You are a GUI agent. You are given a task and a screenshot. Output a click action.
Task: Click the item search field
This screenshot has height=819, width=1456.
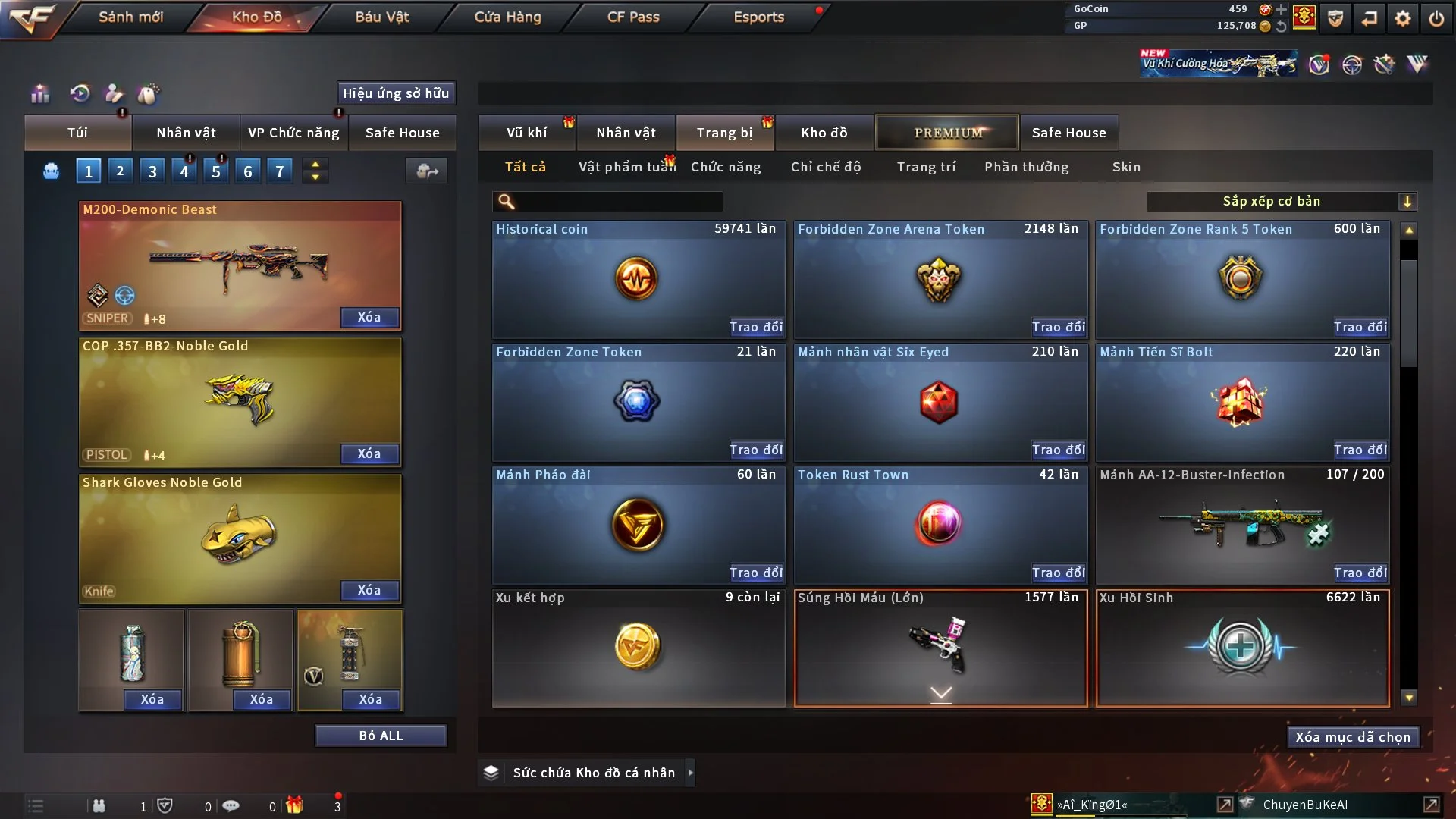click(x=618, y=201)
